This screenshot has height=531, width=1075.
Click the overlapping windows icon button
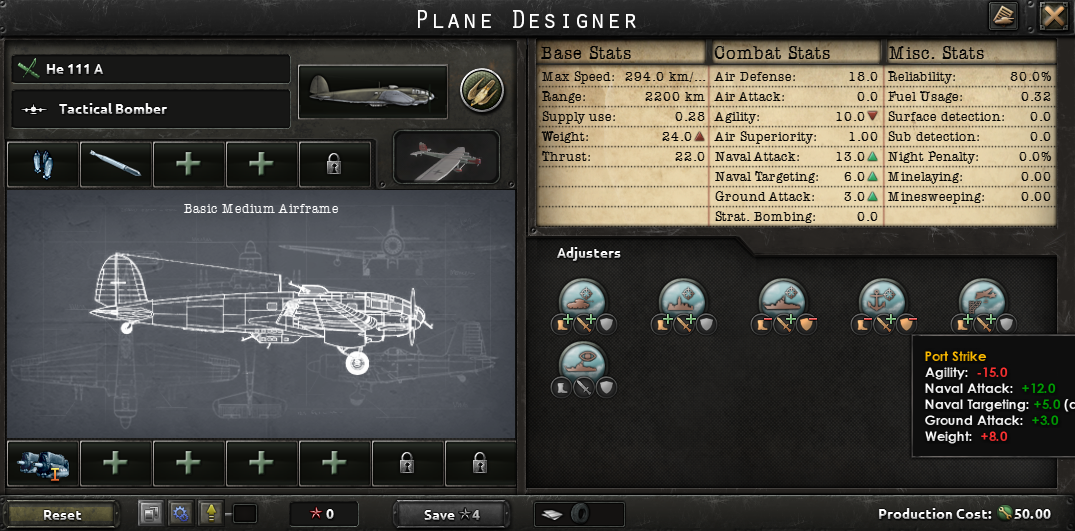(150, 514)
